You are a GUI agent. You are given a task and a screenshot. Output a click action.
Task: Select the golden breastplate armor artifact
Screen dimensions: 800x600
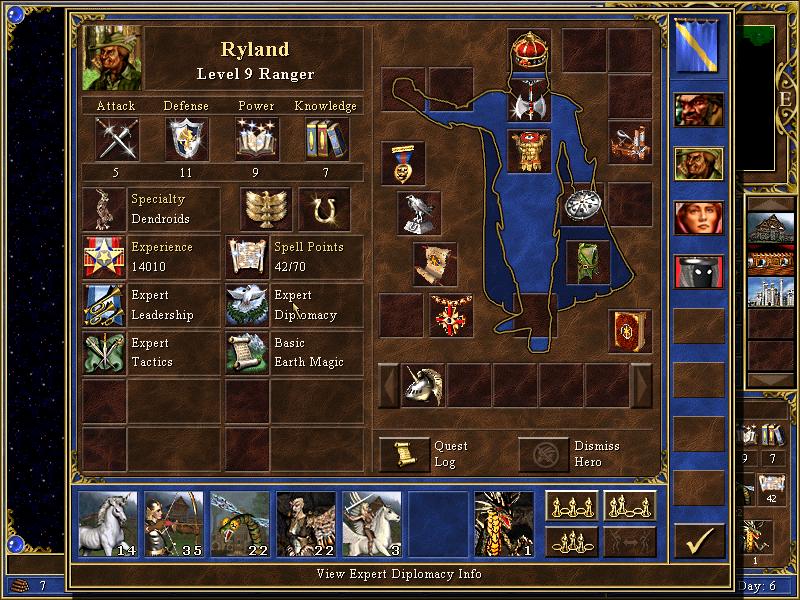pyautogui.click(x=530, y=151)
